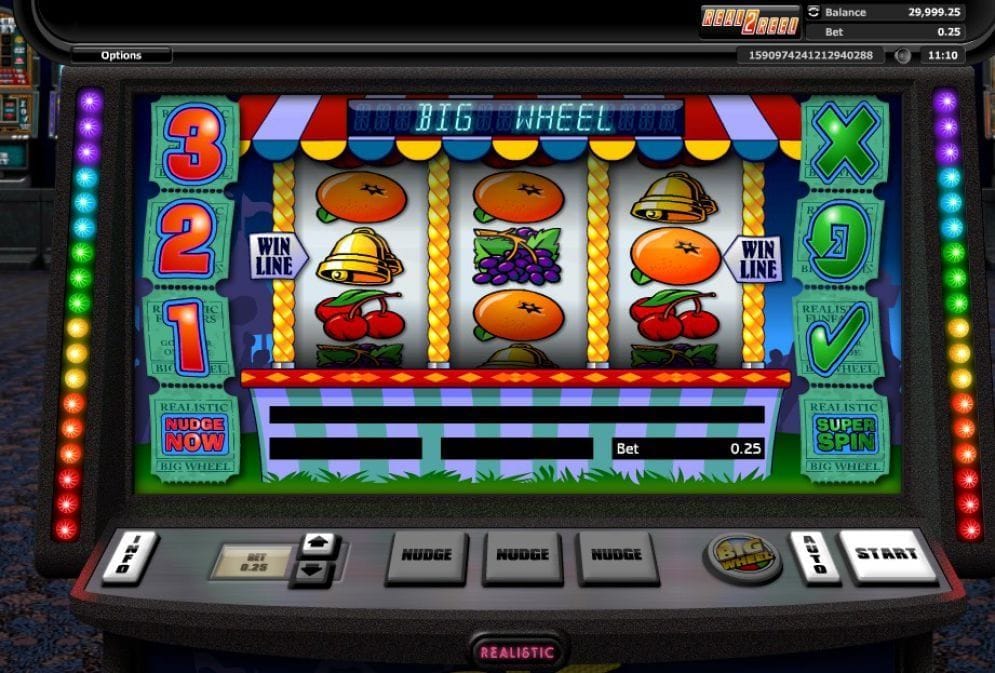Select the number 3 ticket

click(x=194, y=141)
